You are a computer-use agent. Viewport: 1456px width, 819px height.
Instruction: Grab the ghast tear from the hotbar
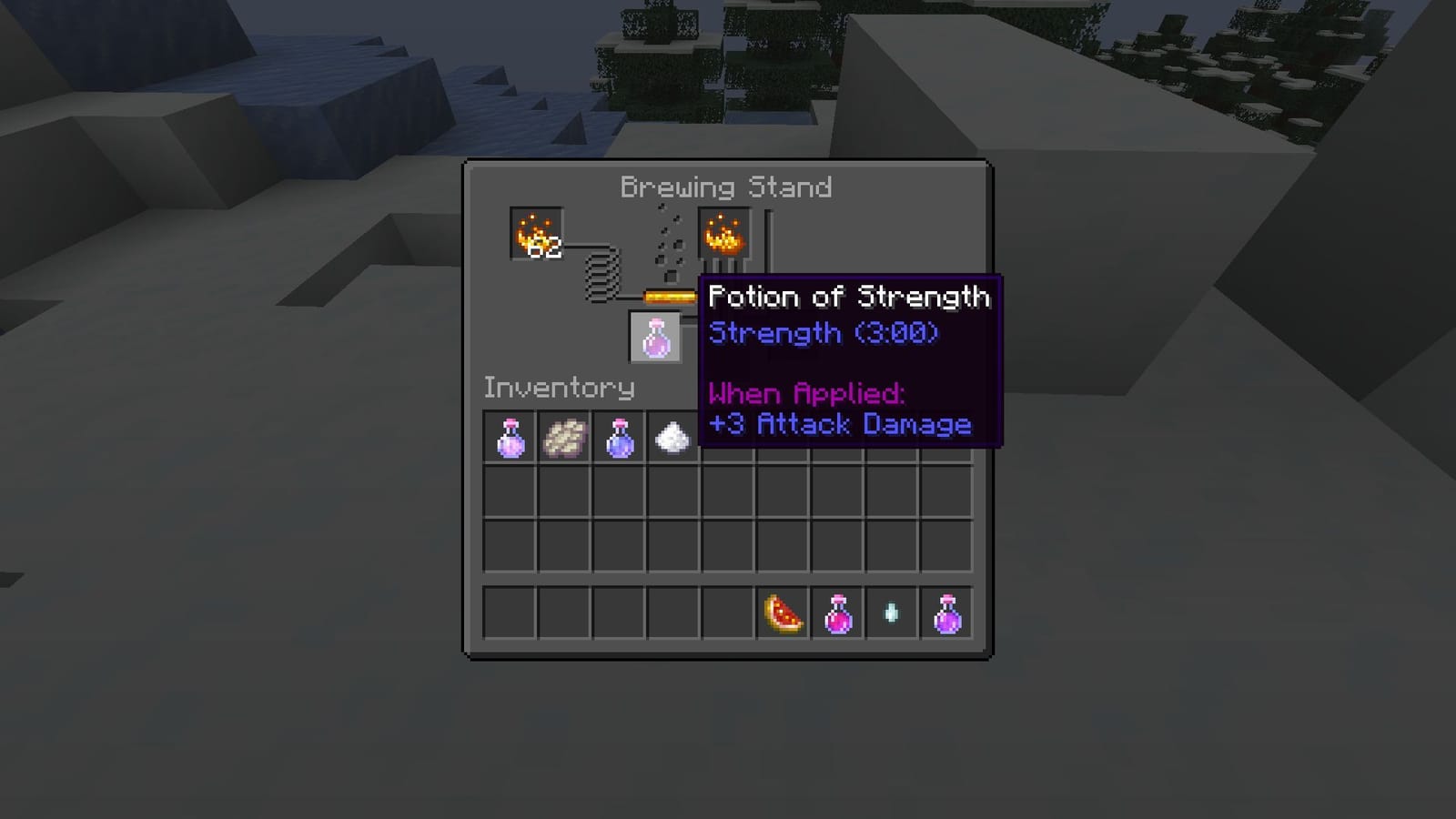point(893,612)
